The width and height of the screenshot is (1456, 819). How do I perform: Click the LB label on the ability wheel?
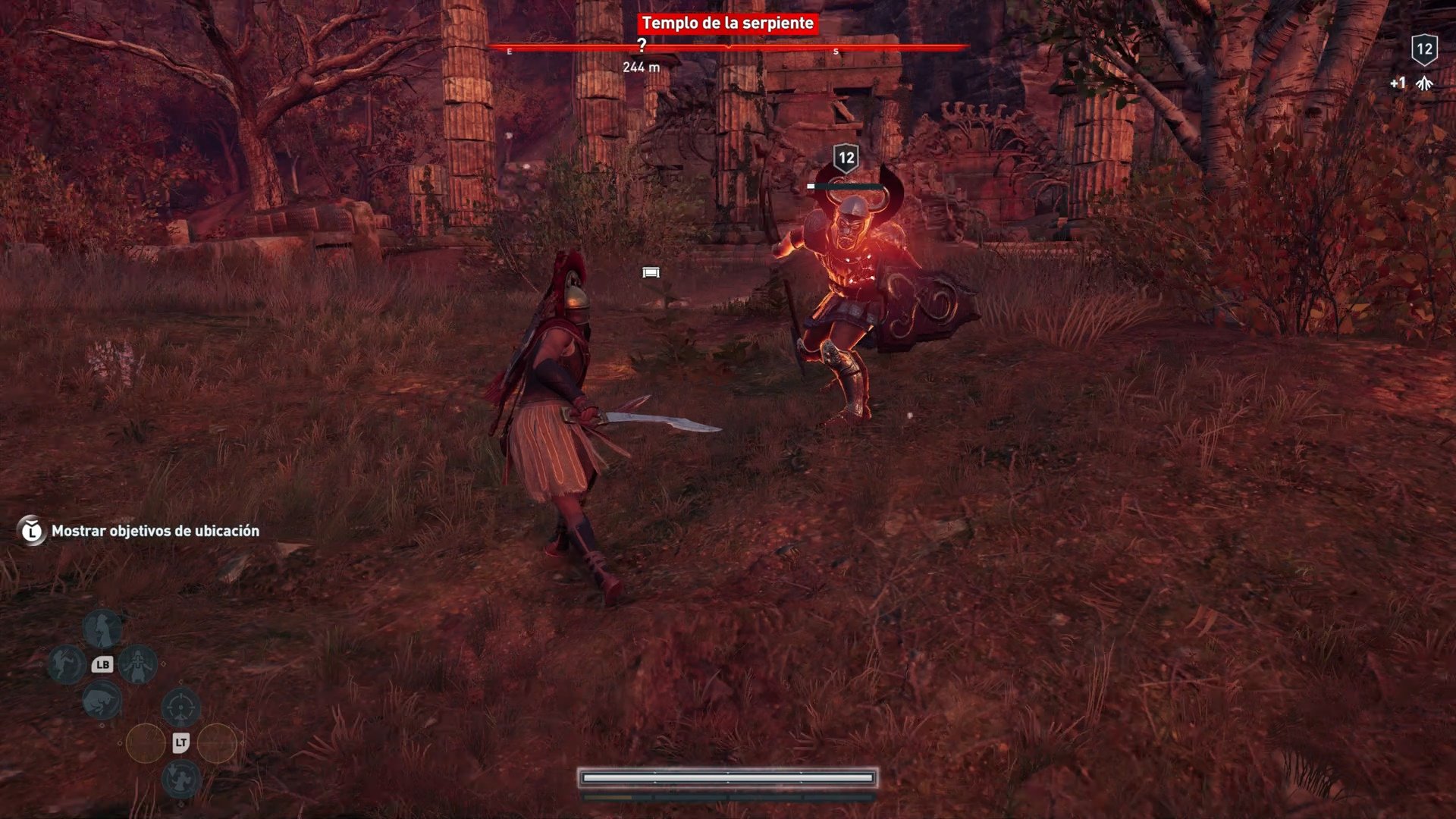tap(104, 664)
